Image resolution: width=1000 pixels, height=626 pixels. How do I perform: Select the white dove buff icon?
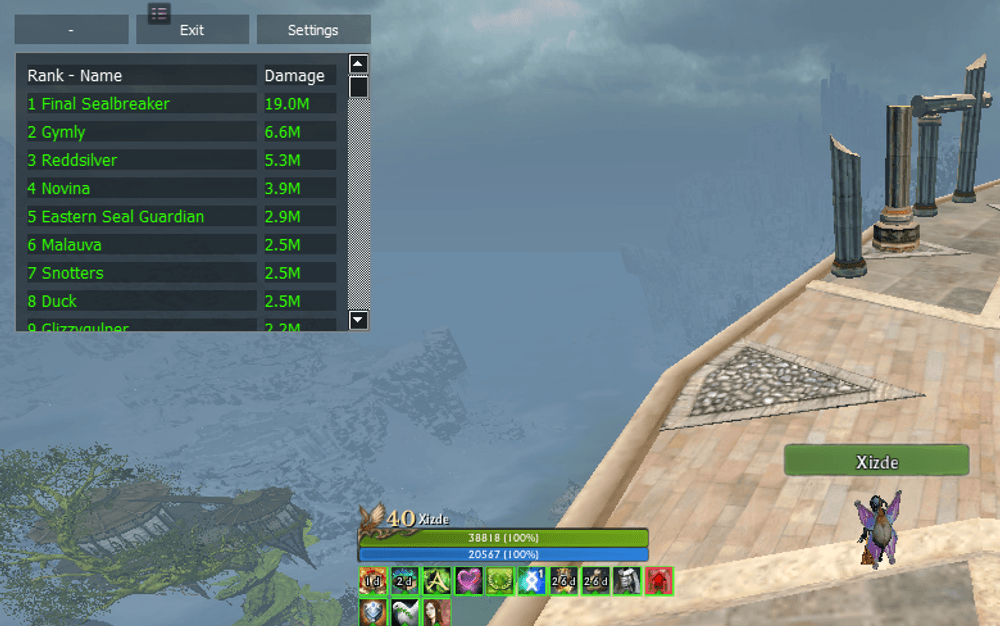pos(405,612)
